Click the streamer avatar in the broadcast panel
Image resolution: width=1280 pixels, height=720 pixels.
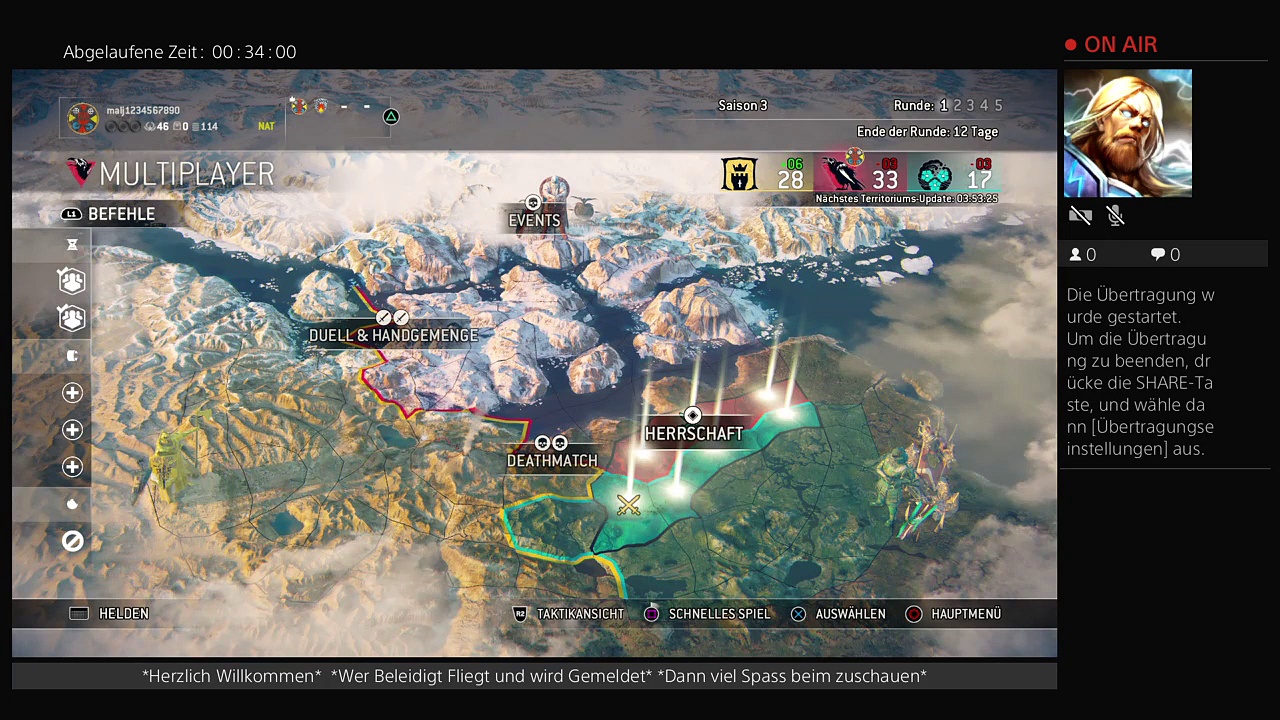pos(1127,133)
